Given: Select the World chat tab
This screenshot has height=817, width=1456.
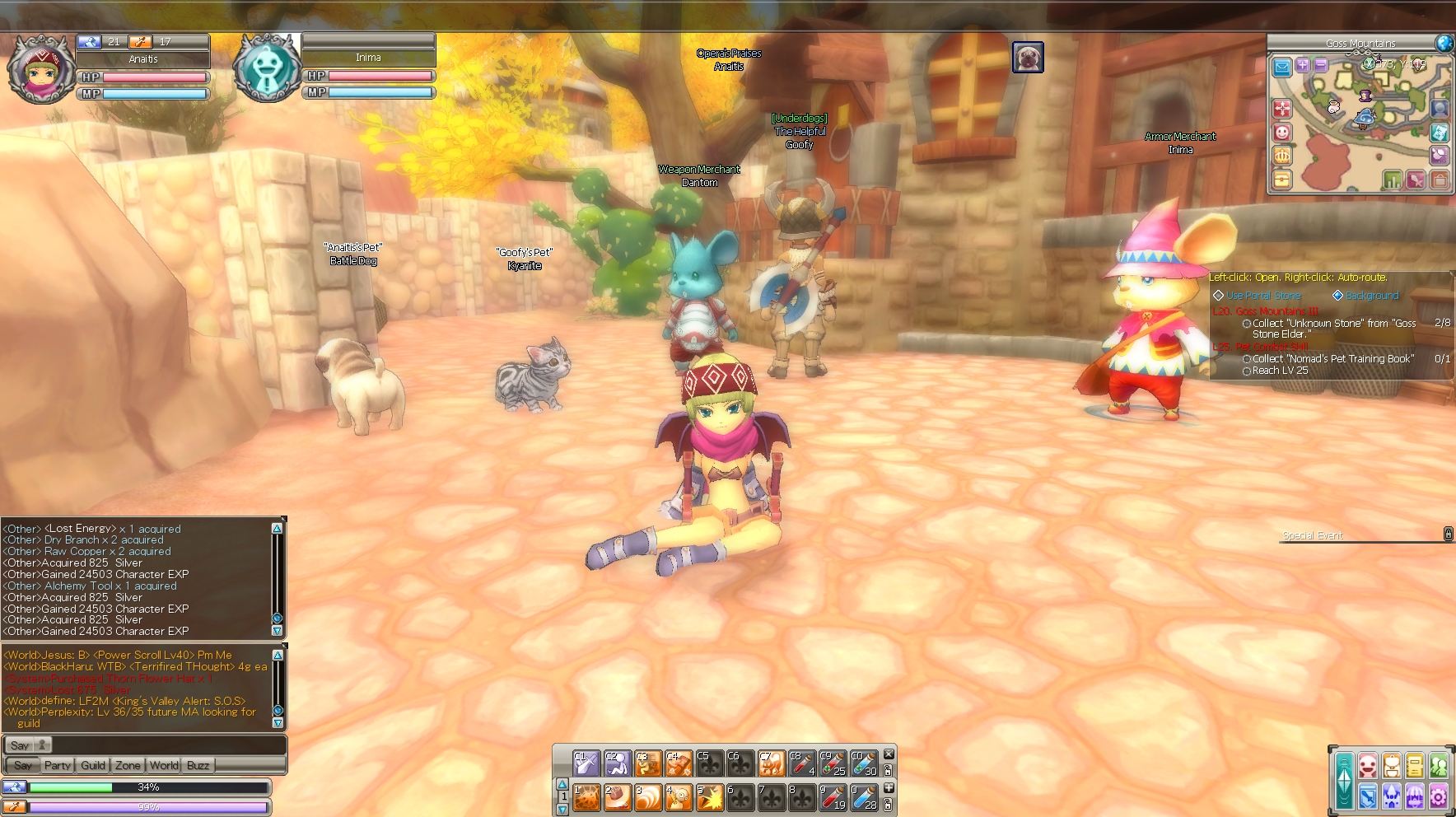Looking at the screenshot, I should [x=164, y=765].
